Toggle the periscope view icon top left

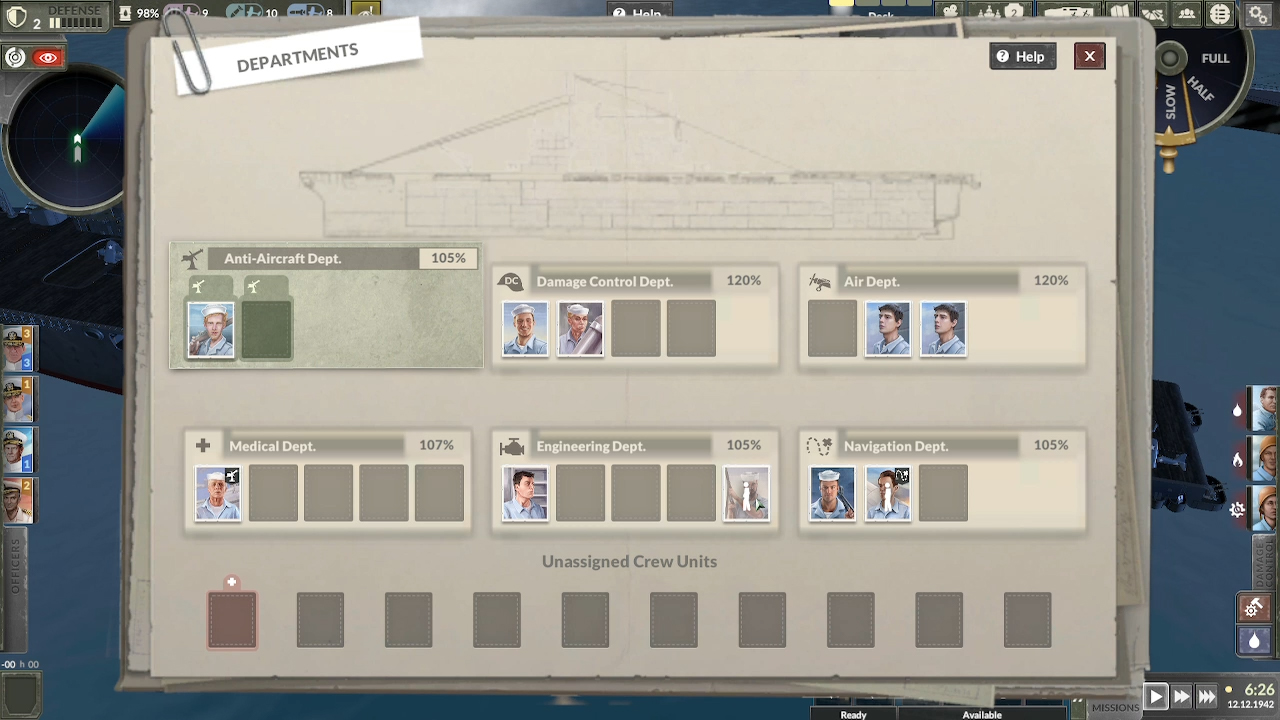15,57
